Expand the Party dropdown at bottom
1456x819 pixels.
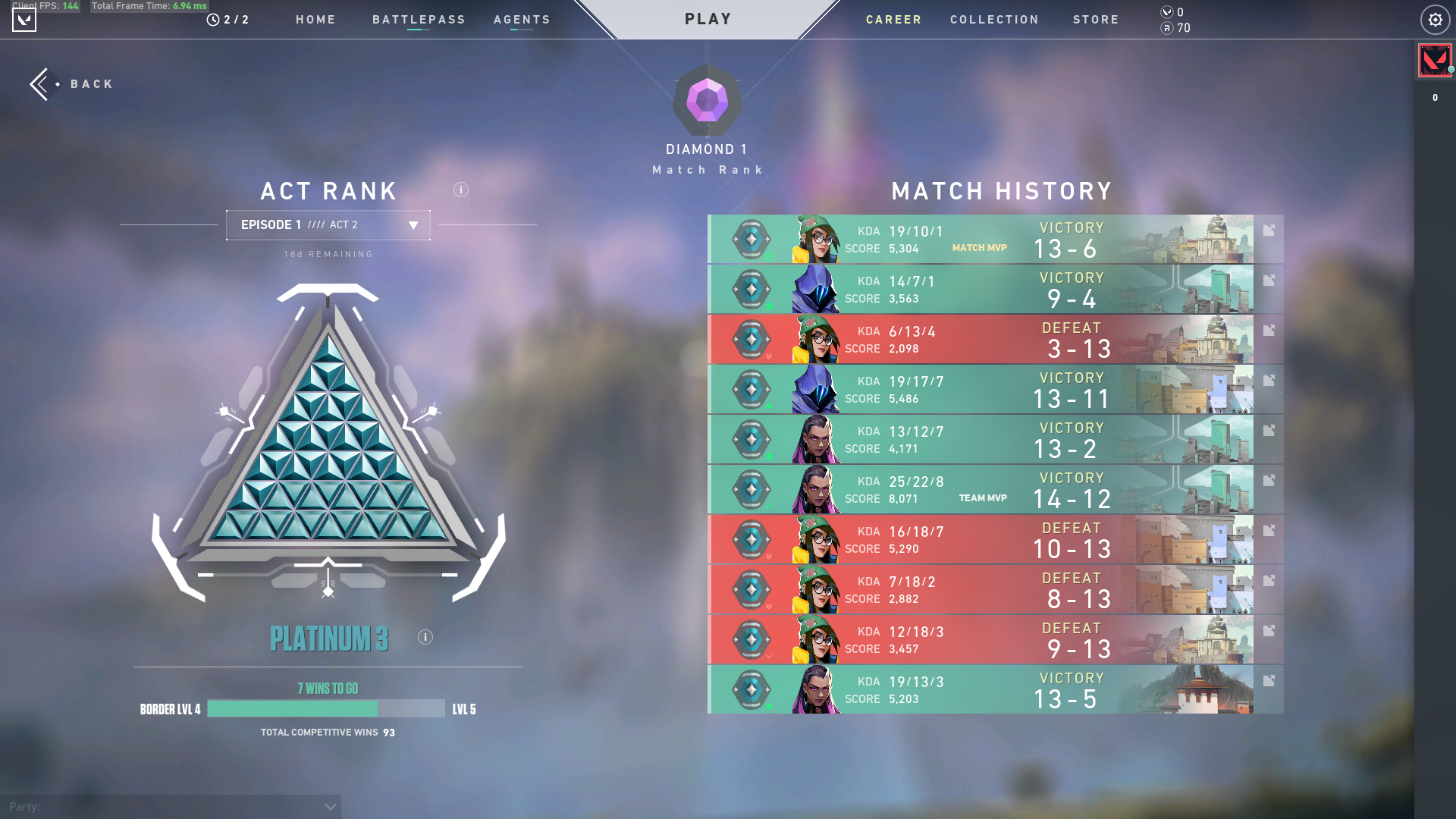(329, 806)
